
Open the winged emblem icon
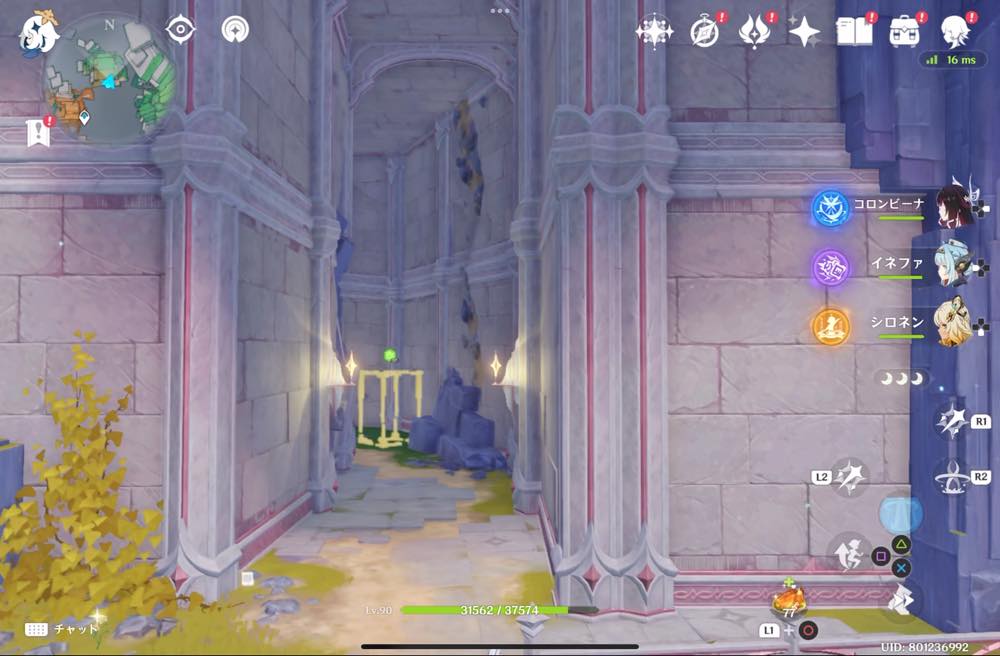coord(754,32)
